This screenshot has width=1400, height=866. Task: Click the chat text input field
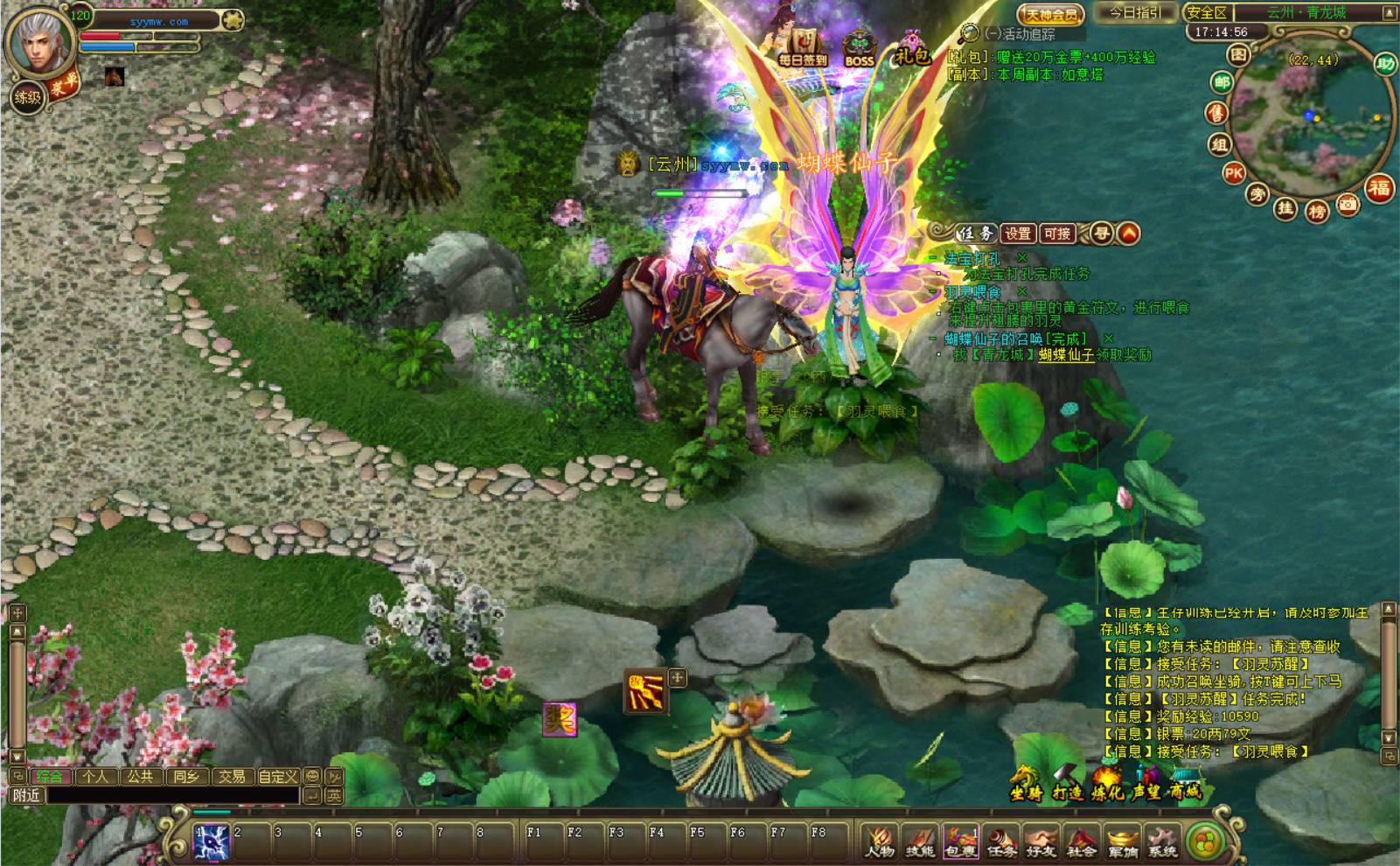(171, 795)
